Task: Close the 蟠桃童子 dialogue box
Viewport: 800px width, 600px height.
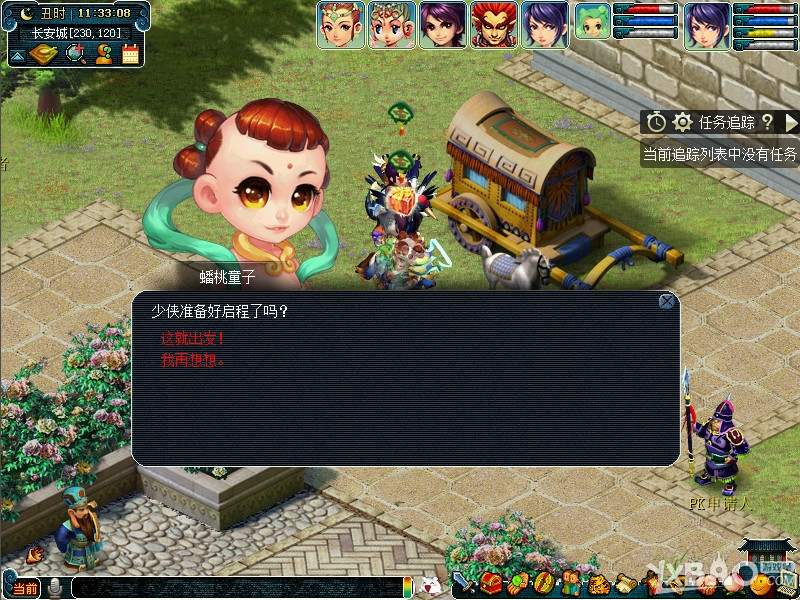Action: pyautogui.click(x=666, y=301)
